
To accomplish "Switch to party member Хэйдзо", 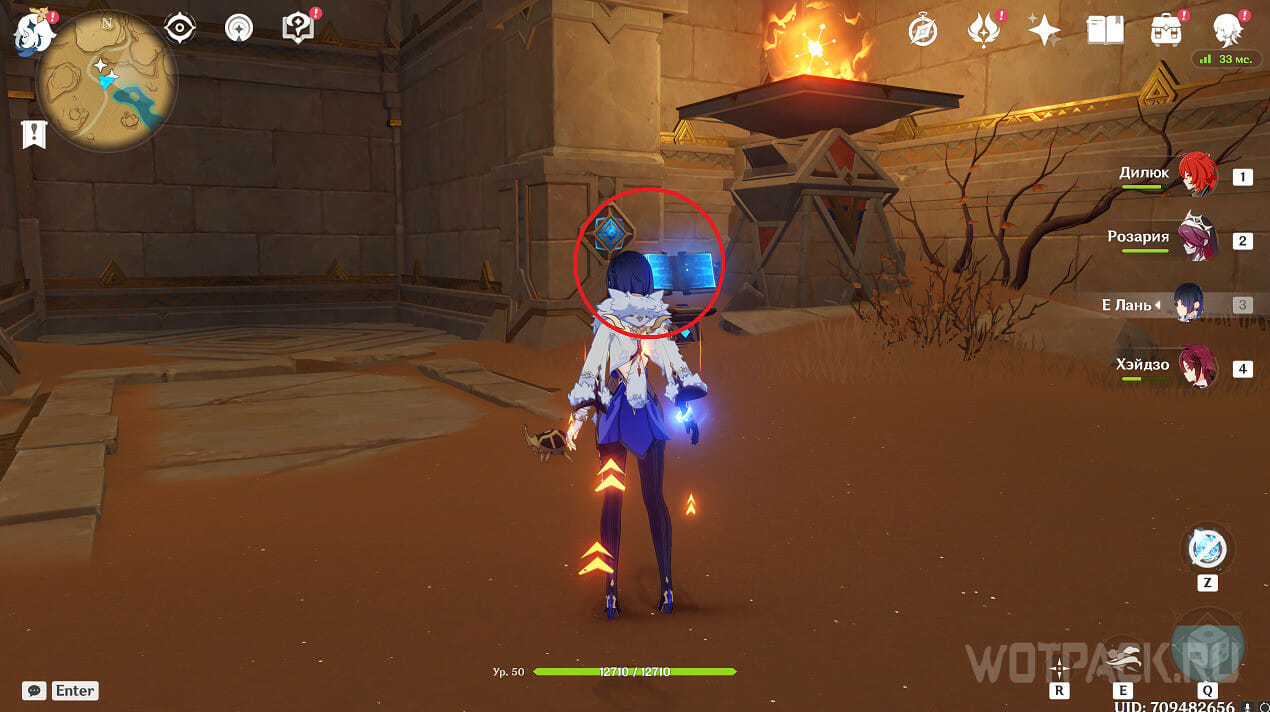I will [x=1194, y=367].
